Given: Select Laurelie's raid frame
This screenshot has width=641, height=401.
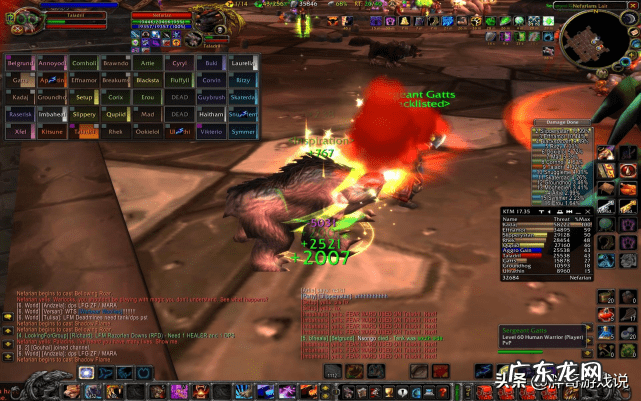Looking at the screenshot, I should 243,62.
